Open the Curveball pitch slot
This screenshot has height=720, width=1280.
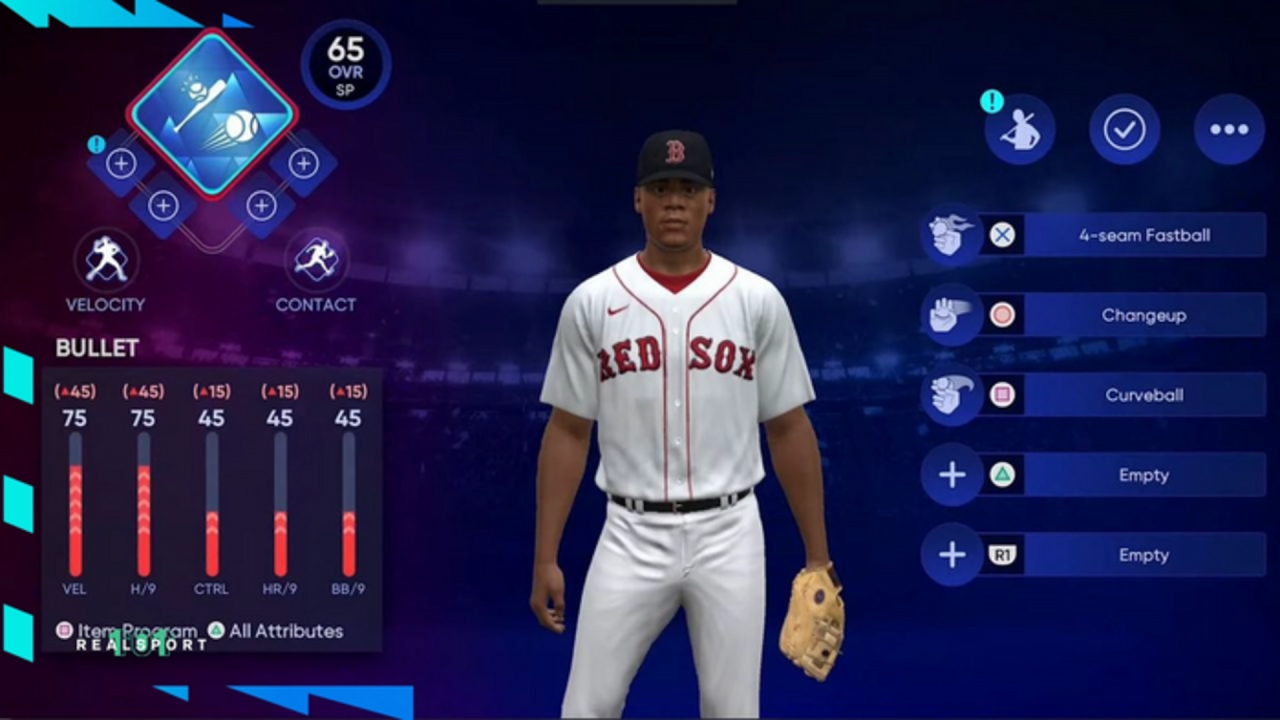click(x=1143, y=395)
